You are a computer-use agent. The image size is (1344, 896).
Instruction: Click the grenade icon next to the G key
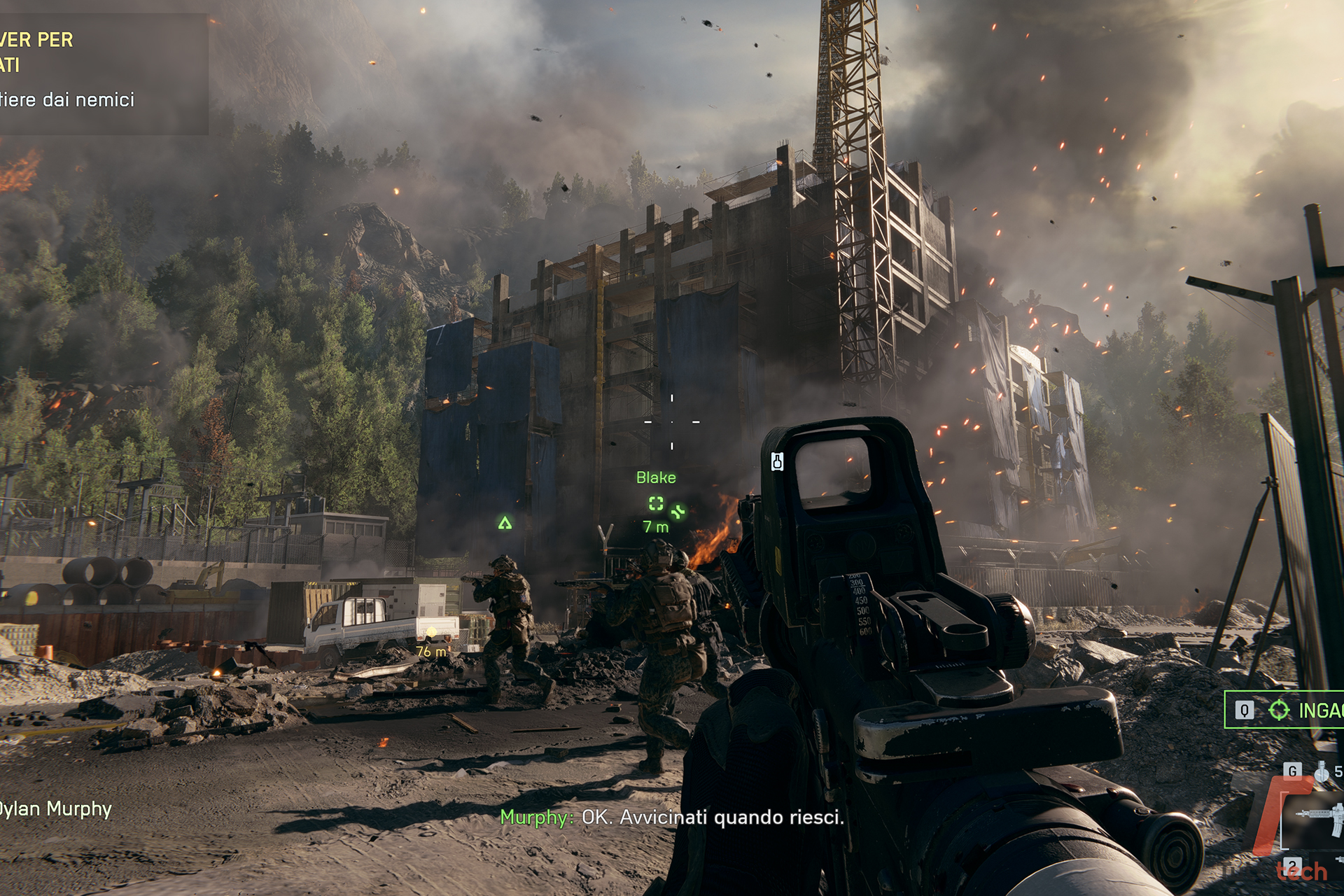point(1322,771)
